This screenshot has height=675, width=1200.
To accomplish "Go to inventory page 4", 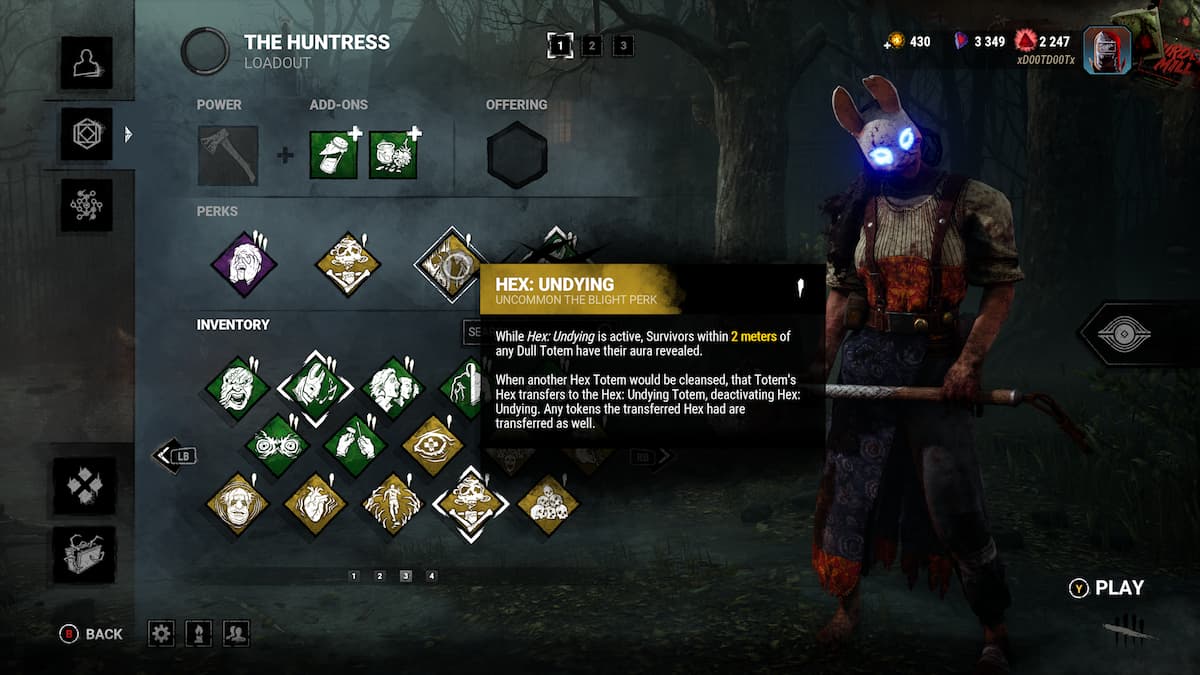I will coord(432,576).
